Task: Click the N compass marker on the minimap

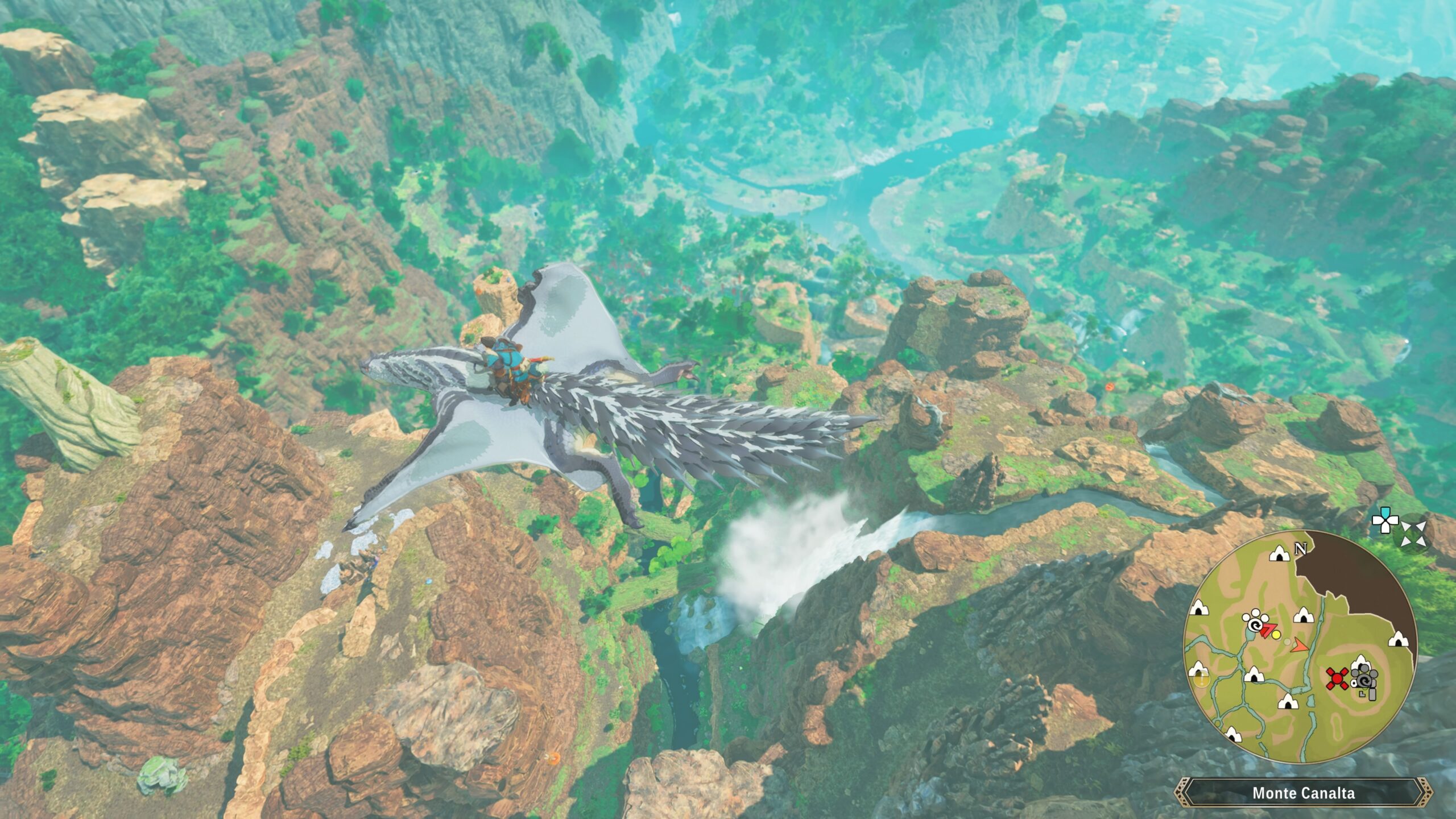Action: point(1300,548)
